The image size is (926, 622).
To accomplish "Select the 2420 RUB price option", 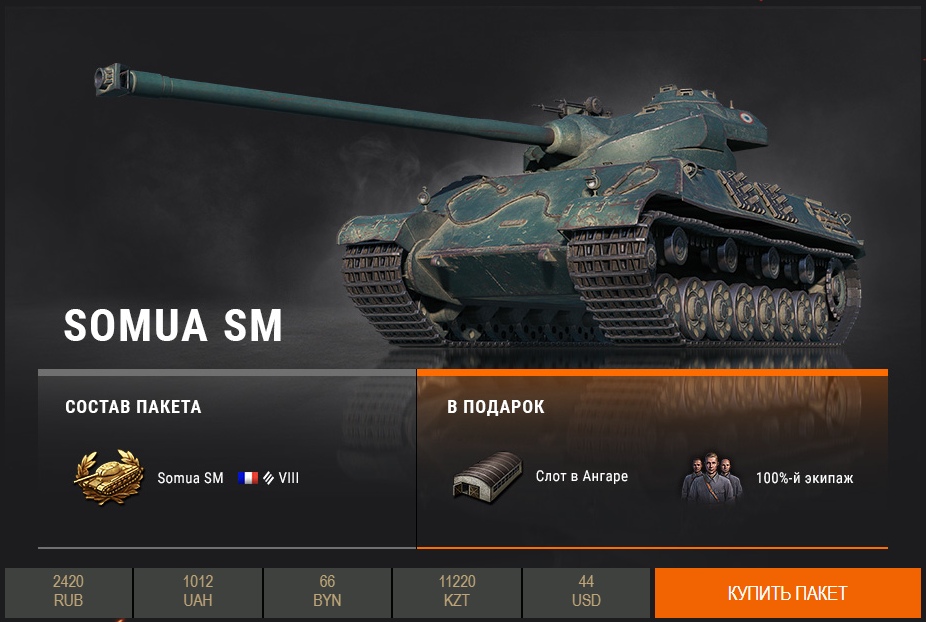I will (x=68, y=592).
